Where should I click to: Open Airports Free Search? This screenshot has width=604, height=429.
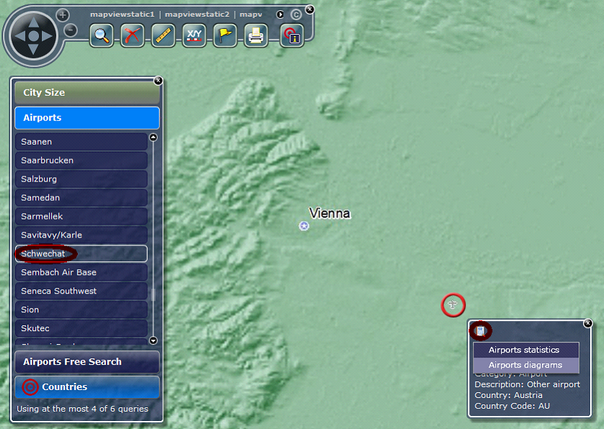click(x=86, y=362)
